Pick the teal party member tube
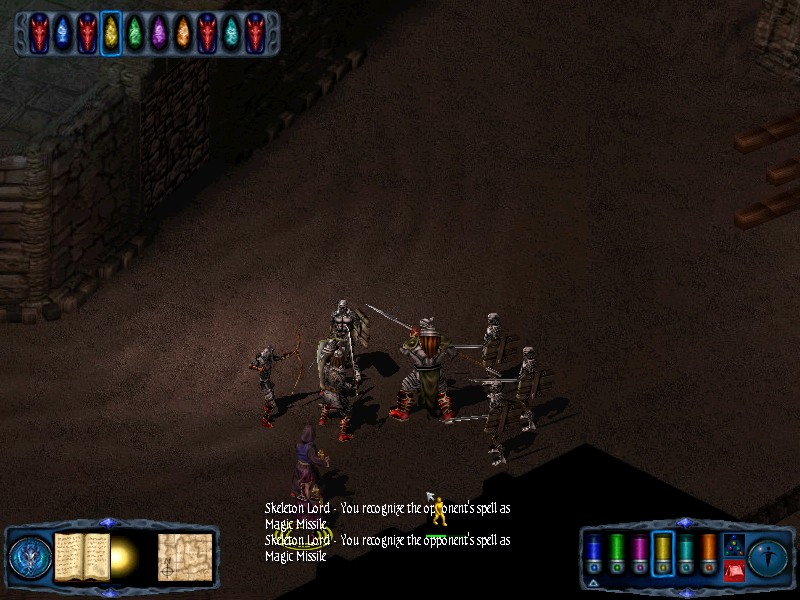Viewport: 800px width, 600px height. click(x=685, y=553)
